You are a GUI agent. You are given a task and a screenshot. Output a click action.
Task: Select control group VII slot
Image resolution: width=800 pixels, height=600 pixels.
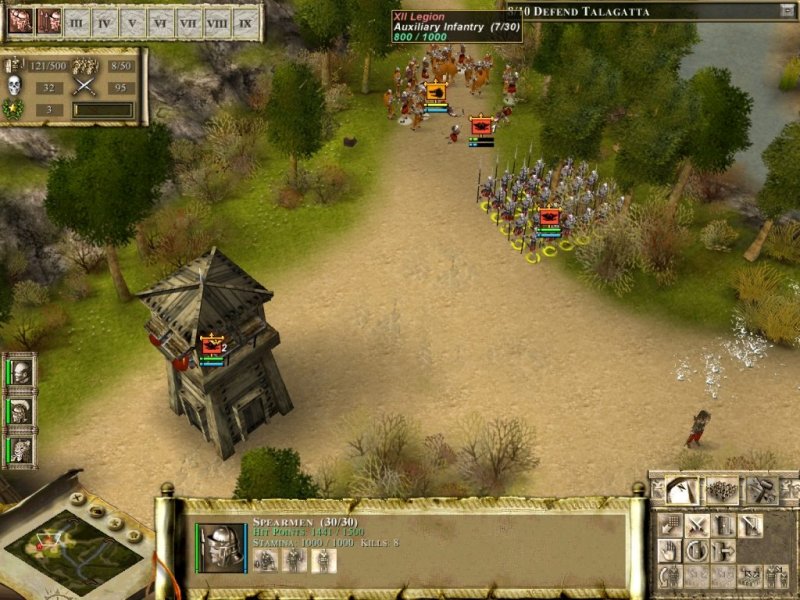189,21
